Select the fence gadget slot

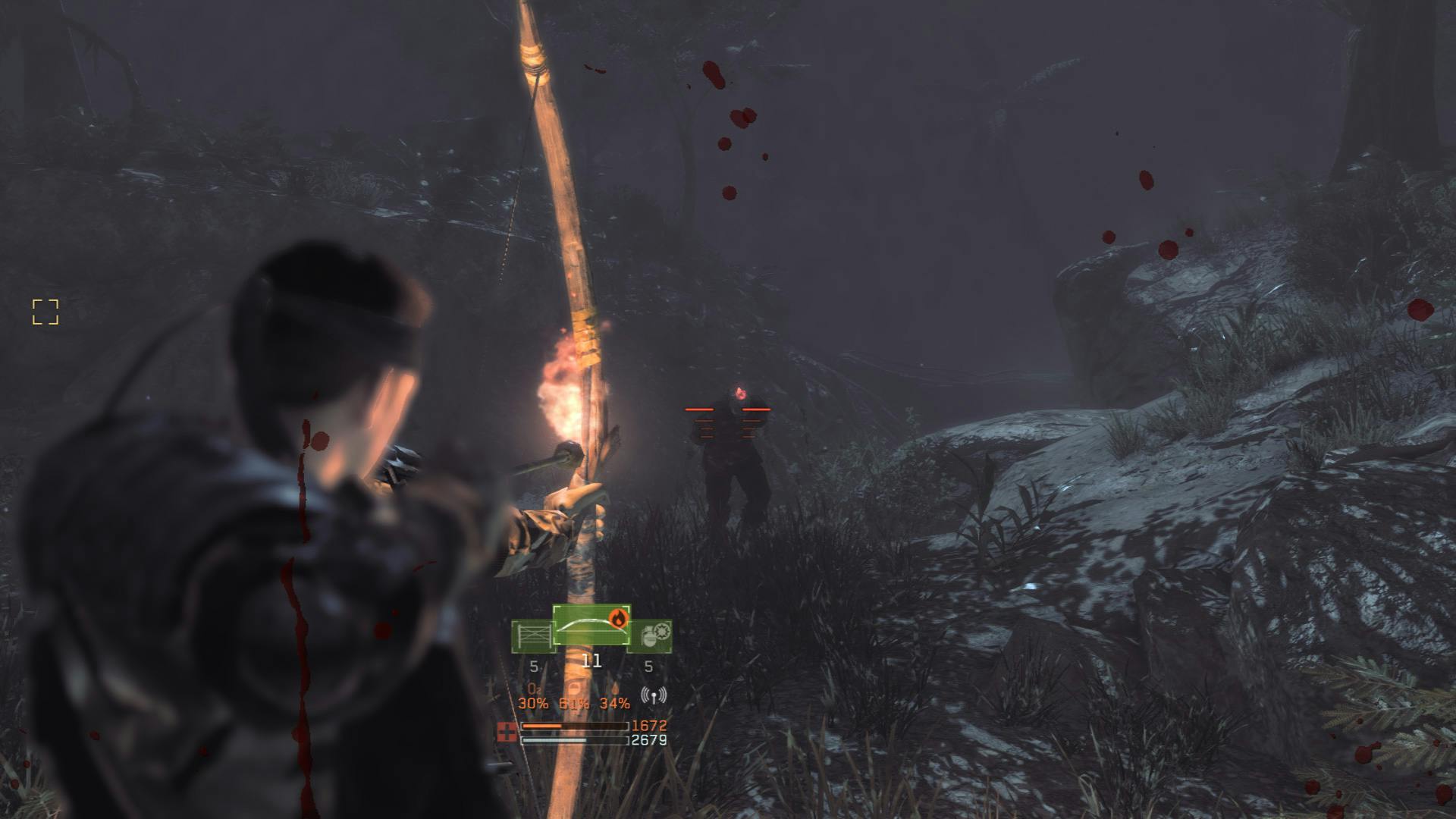tap(532, 636)
